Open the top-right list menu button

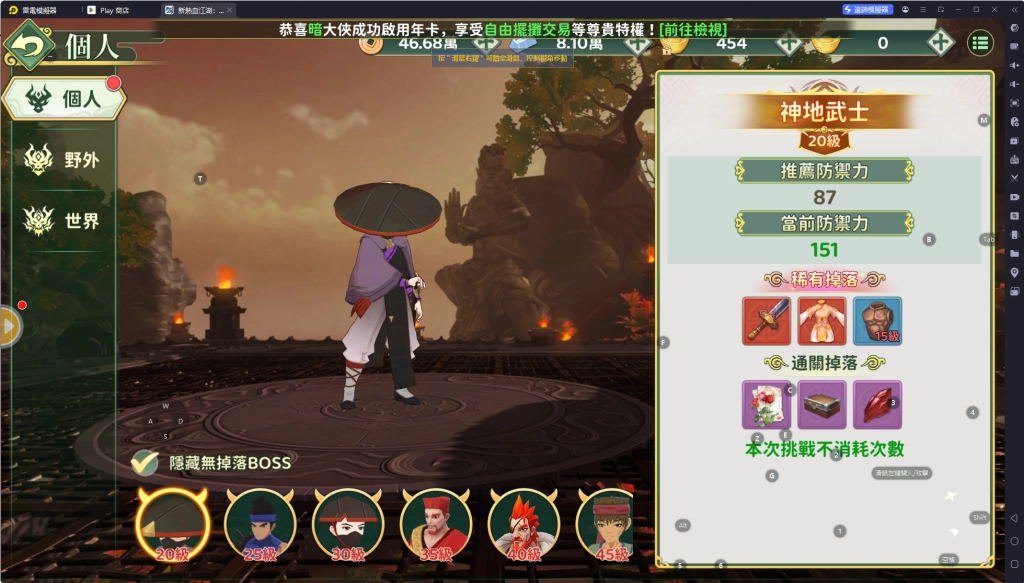click(980, 43)
